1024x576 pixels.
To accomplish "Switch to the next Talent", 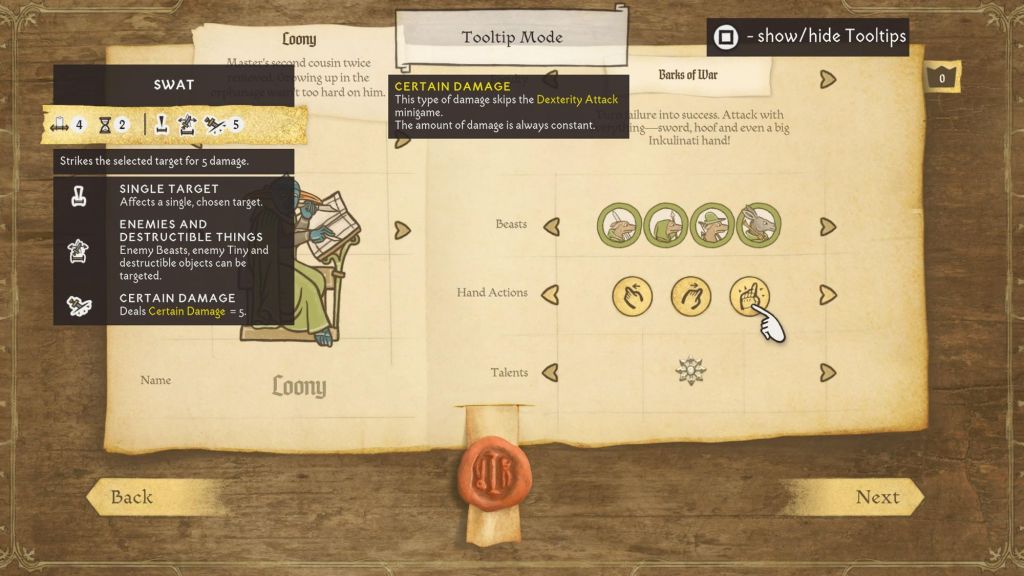I will 827,373.
